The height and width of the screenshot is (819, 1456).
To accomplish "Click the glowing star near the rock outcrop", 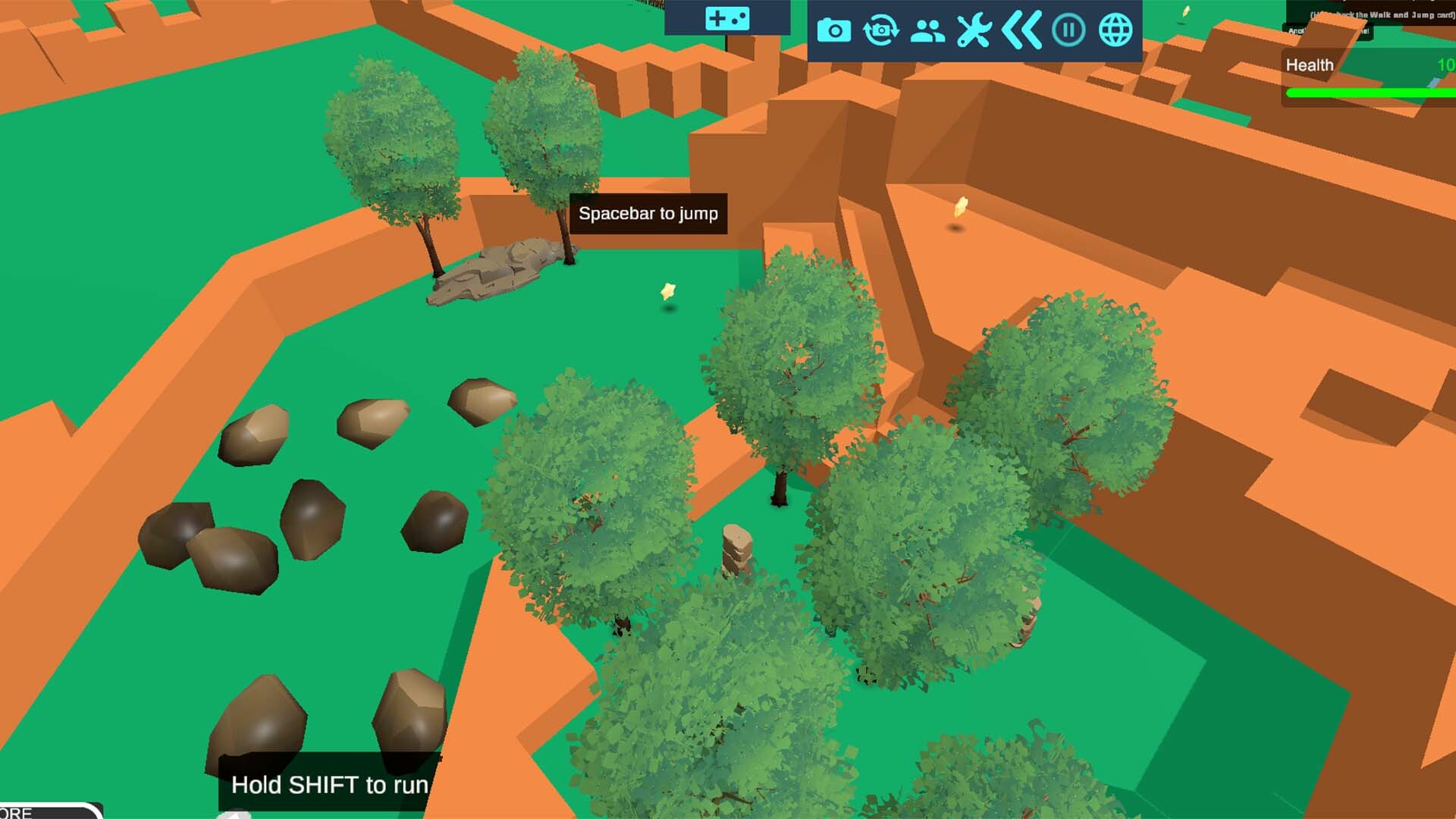I will coord(666,290).
